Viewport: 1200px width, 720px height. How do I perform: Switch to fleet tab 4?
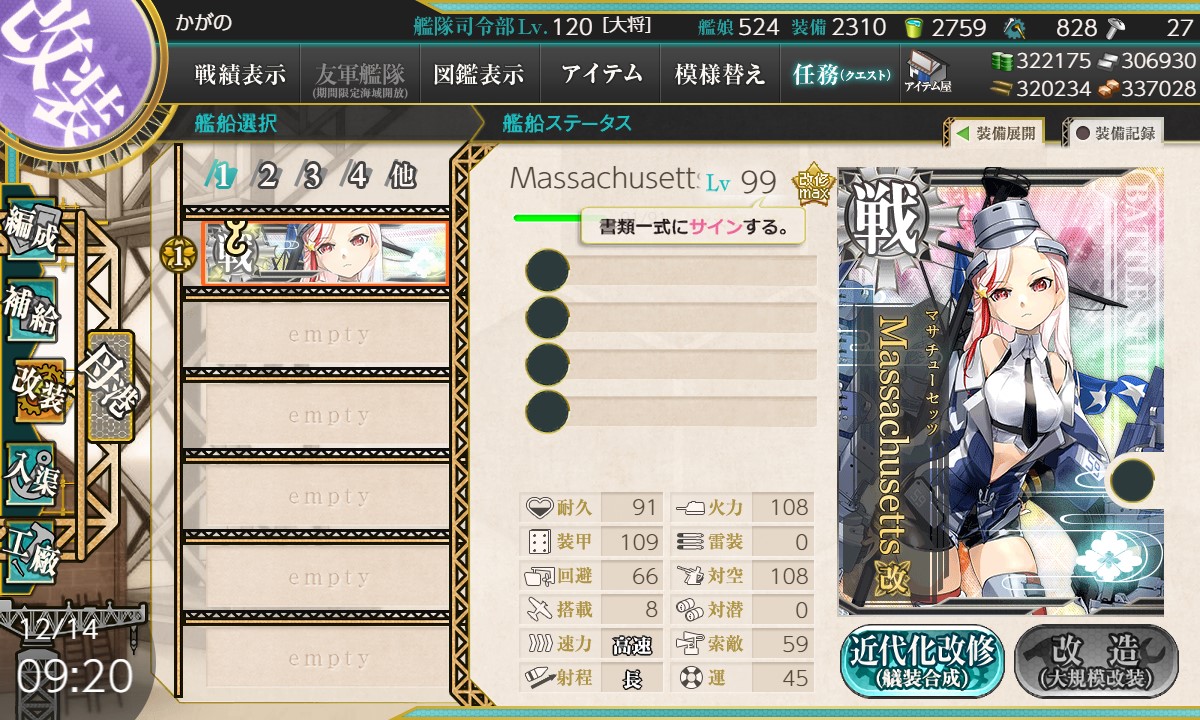pyautogui.click(x=357, y=177)
